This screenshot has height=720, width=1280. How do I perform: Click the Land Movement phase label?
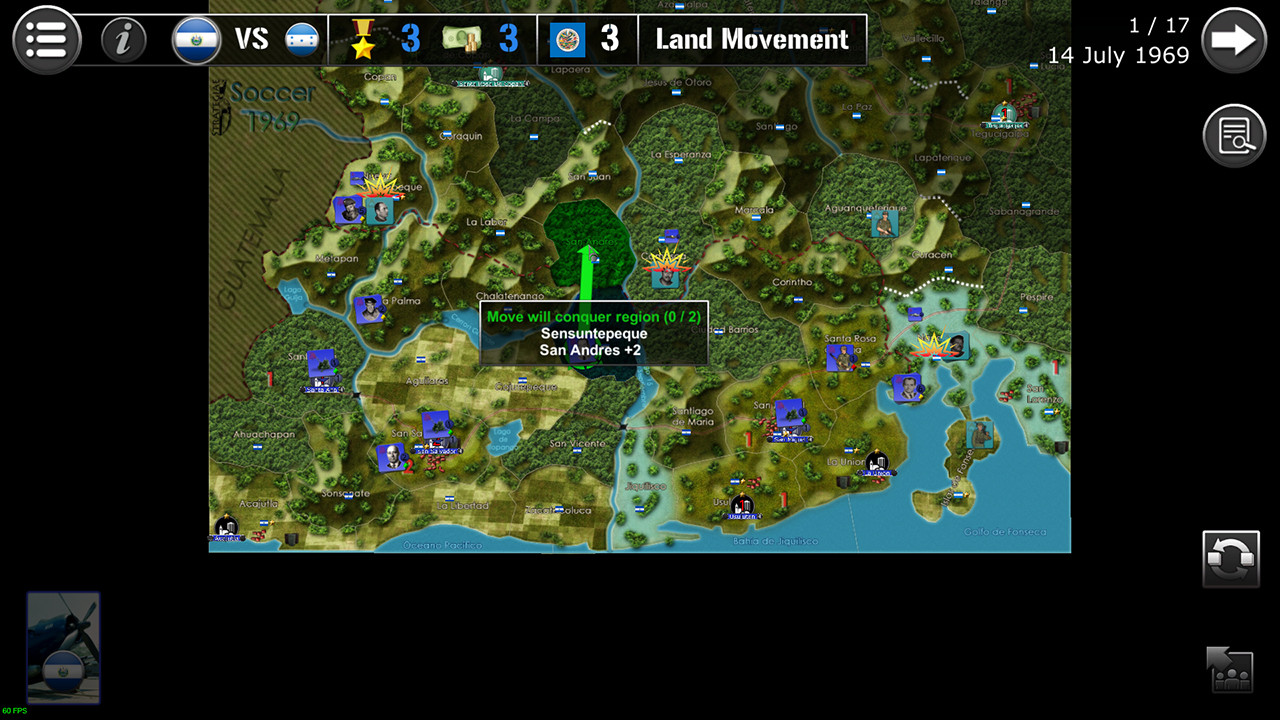[751, 39]
